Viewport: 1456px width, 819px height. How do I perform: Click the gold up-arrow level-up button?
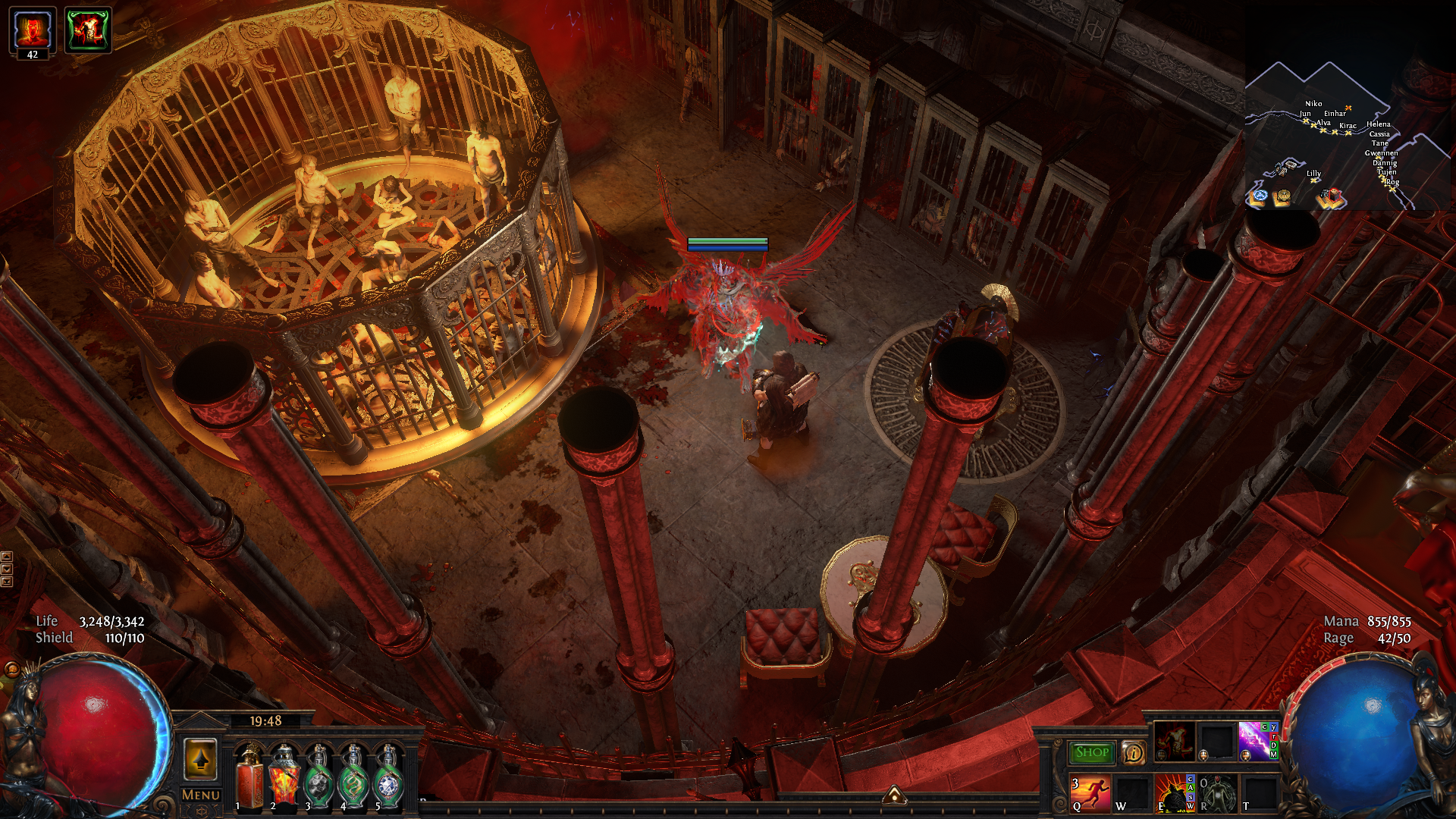click(x=201, y=759)
